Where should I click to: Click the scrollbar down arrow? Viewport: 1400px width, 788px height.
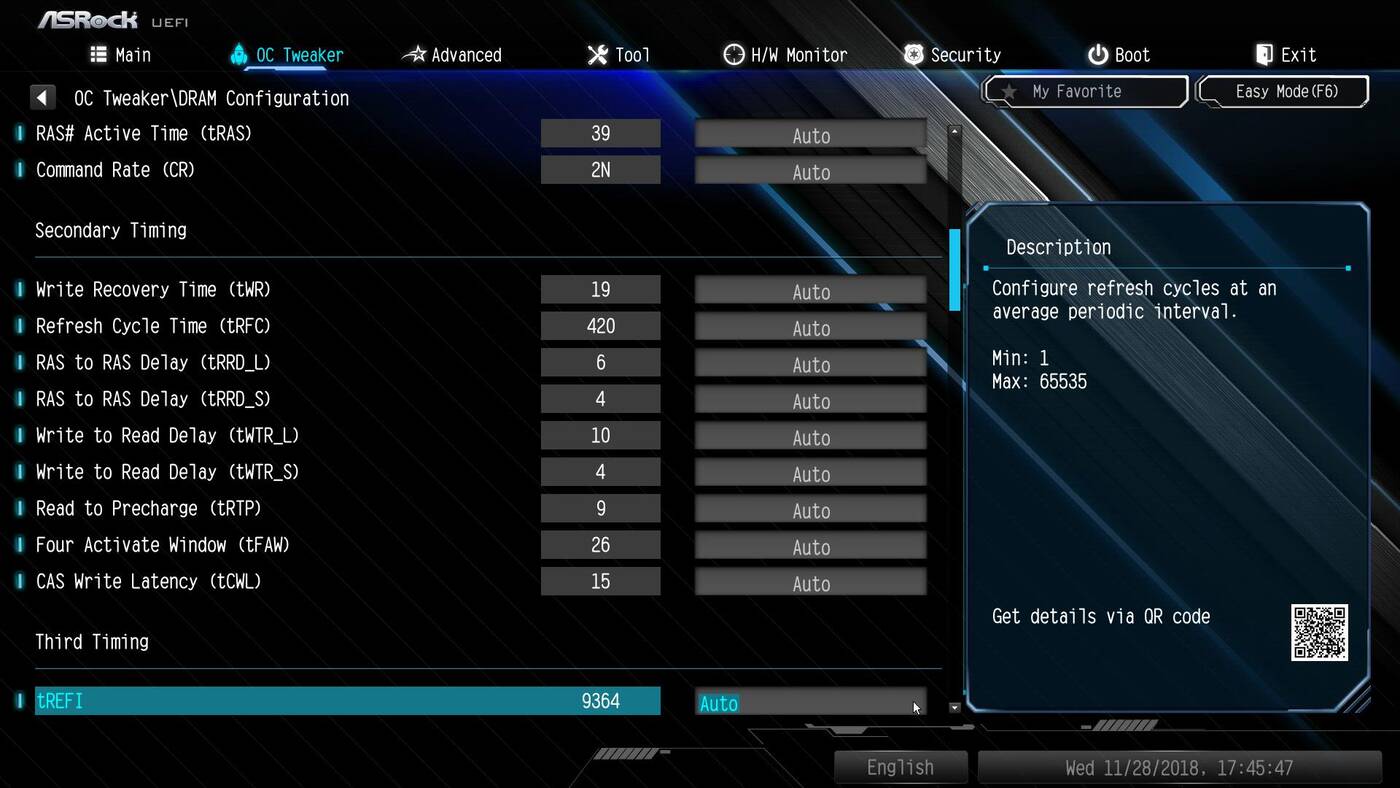click(954, 707)
